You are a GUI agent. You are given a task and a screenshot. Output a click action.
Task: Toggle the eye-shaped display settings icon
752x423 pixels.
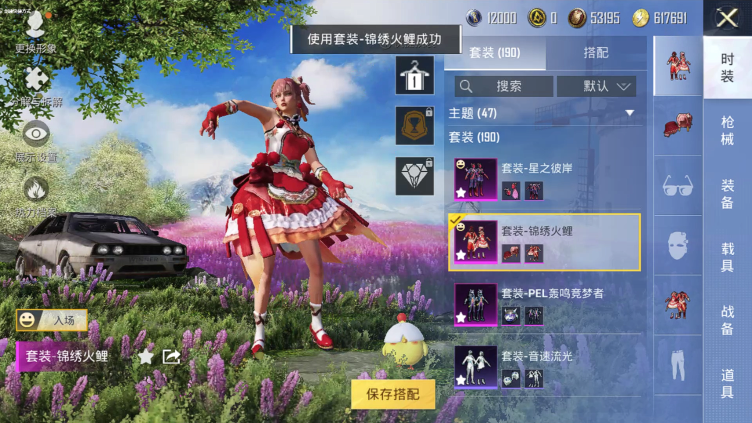[36, 137]
